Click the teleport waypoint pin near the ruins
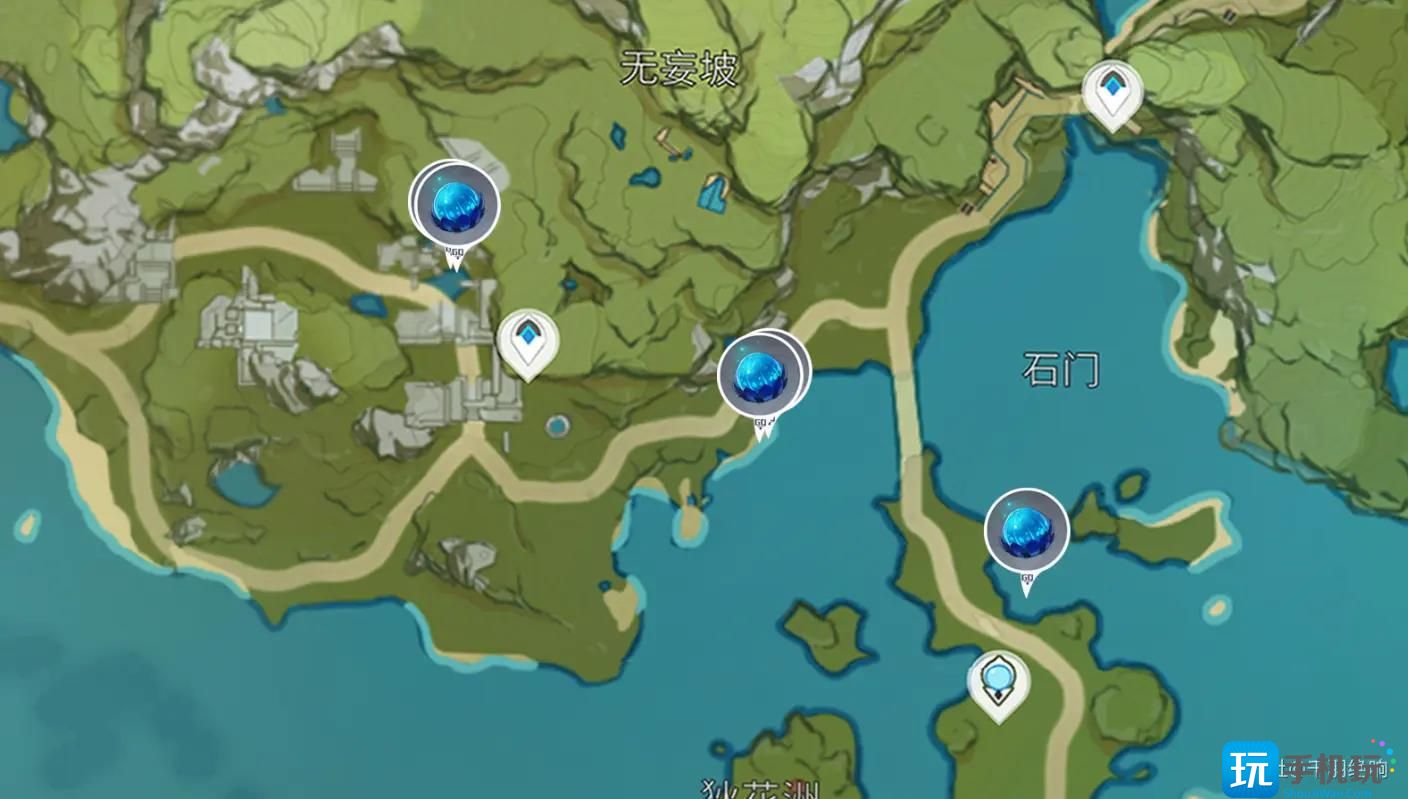The height and width of the screenshot is (799, 1408). [x=527, y=340]
